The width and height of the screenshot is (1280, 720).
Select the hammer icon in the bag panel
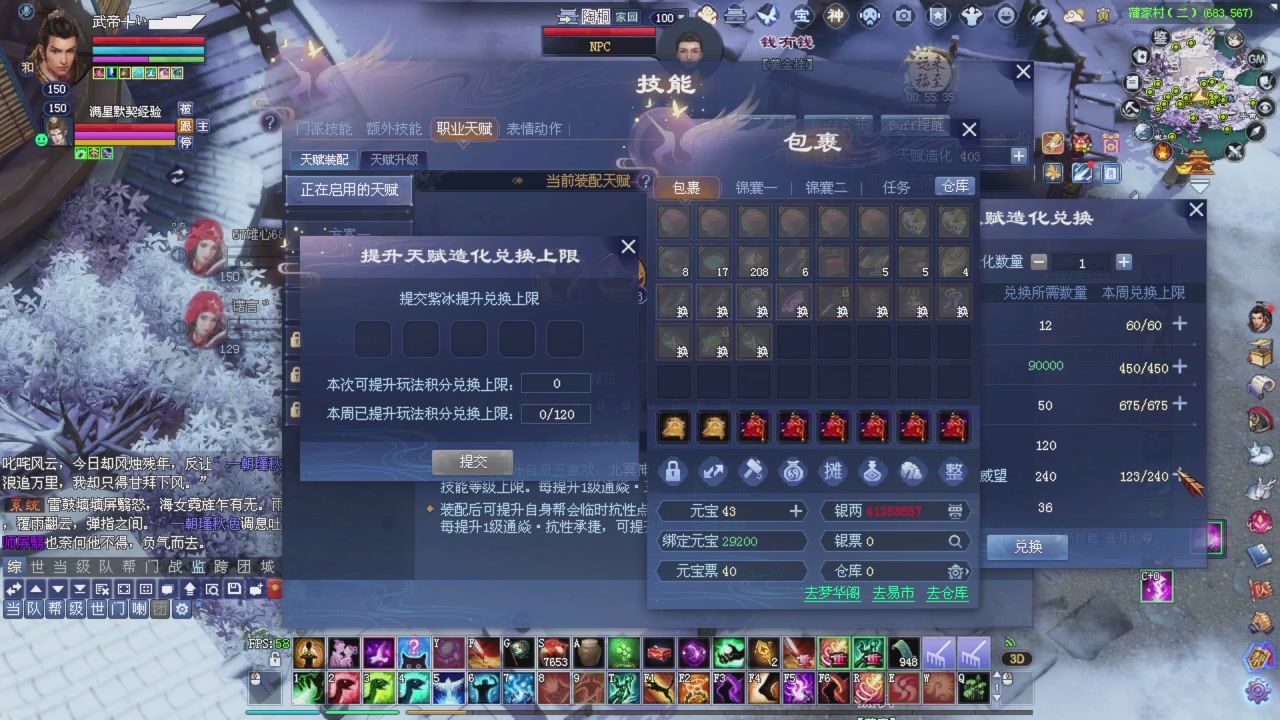click(x=752, y=471)
